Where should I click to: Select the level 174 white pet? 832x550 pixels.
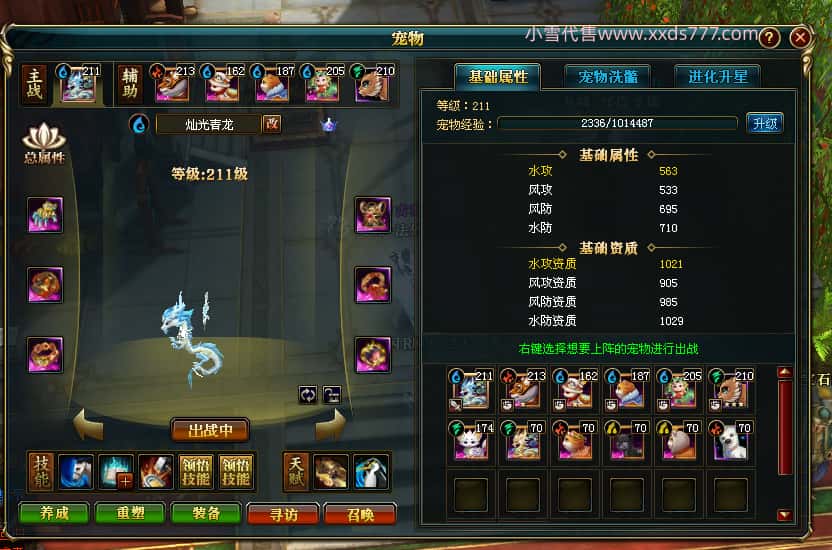pyautogui.click(x=470, y=439)
